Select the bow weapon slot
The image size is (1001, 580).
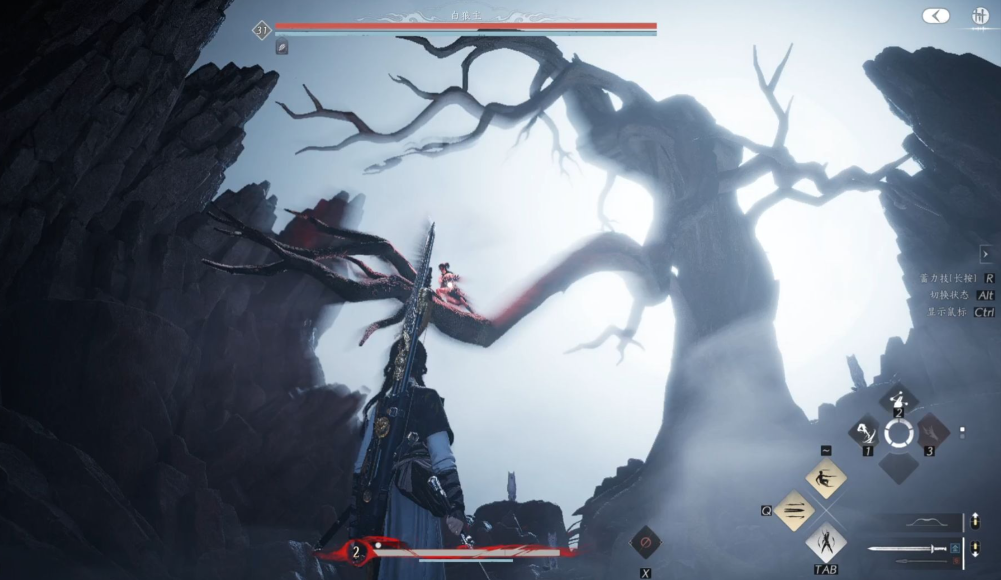click(x=919, y=522)
